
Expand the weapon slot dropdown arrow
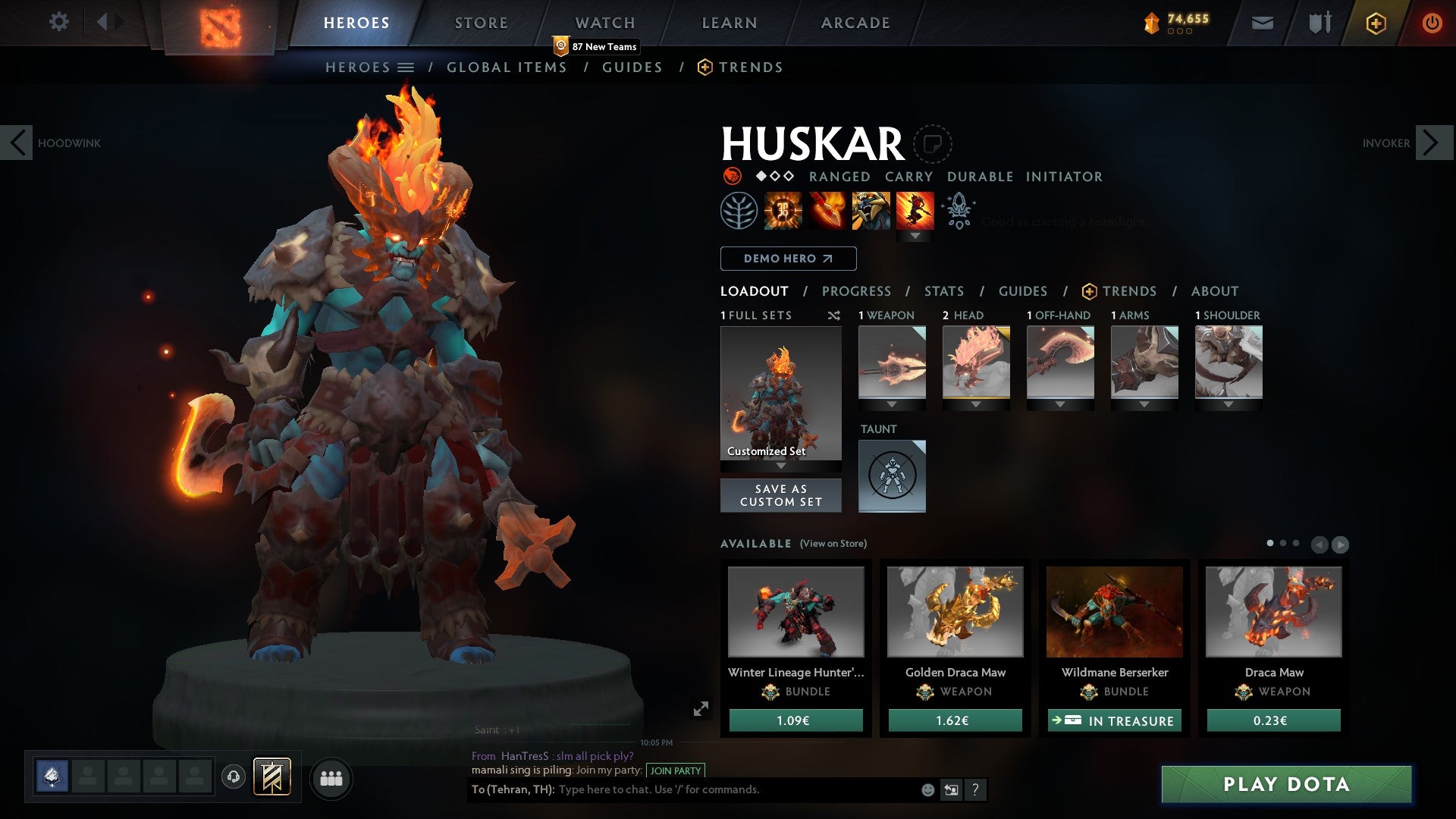(x=892, y=405)
